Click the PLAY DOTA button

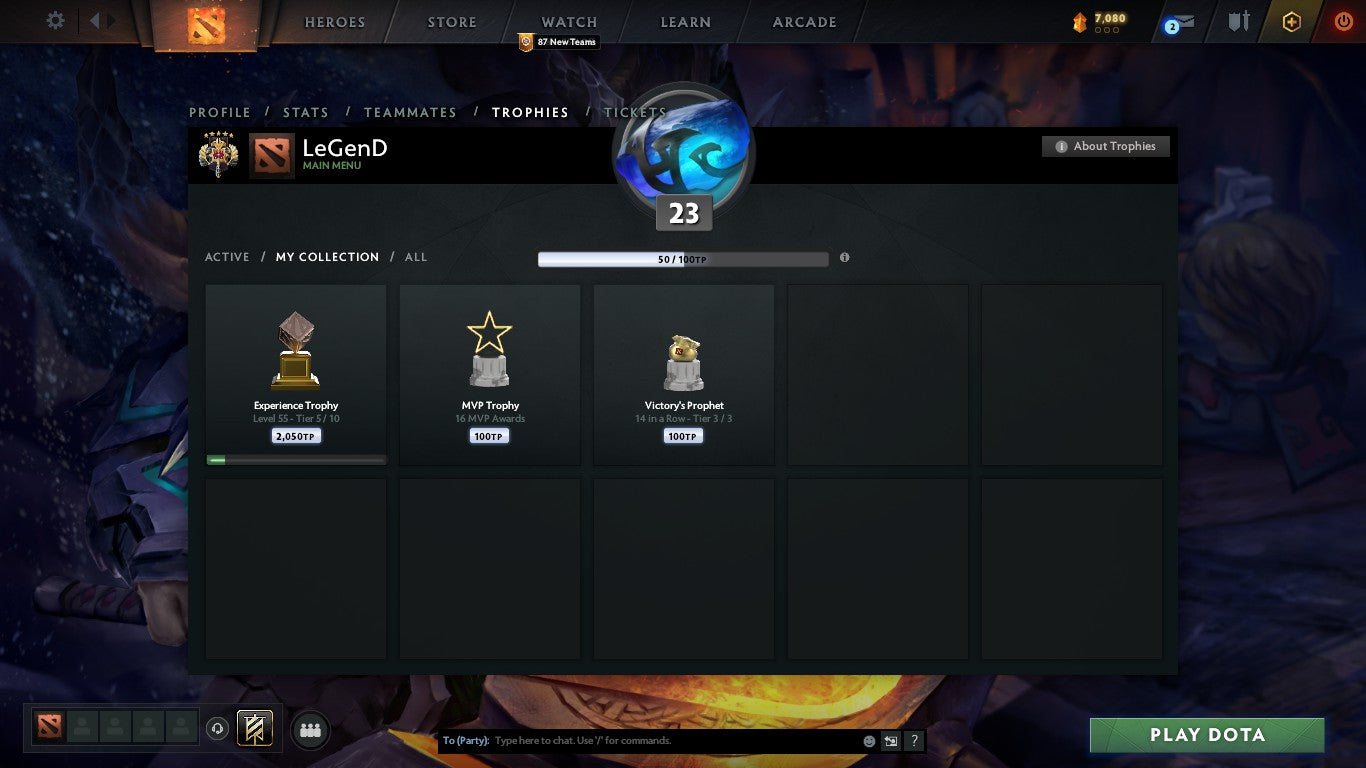pos(1207,734)
